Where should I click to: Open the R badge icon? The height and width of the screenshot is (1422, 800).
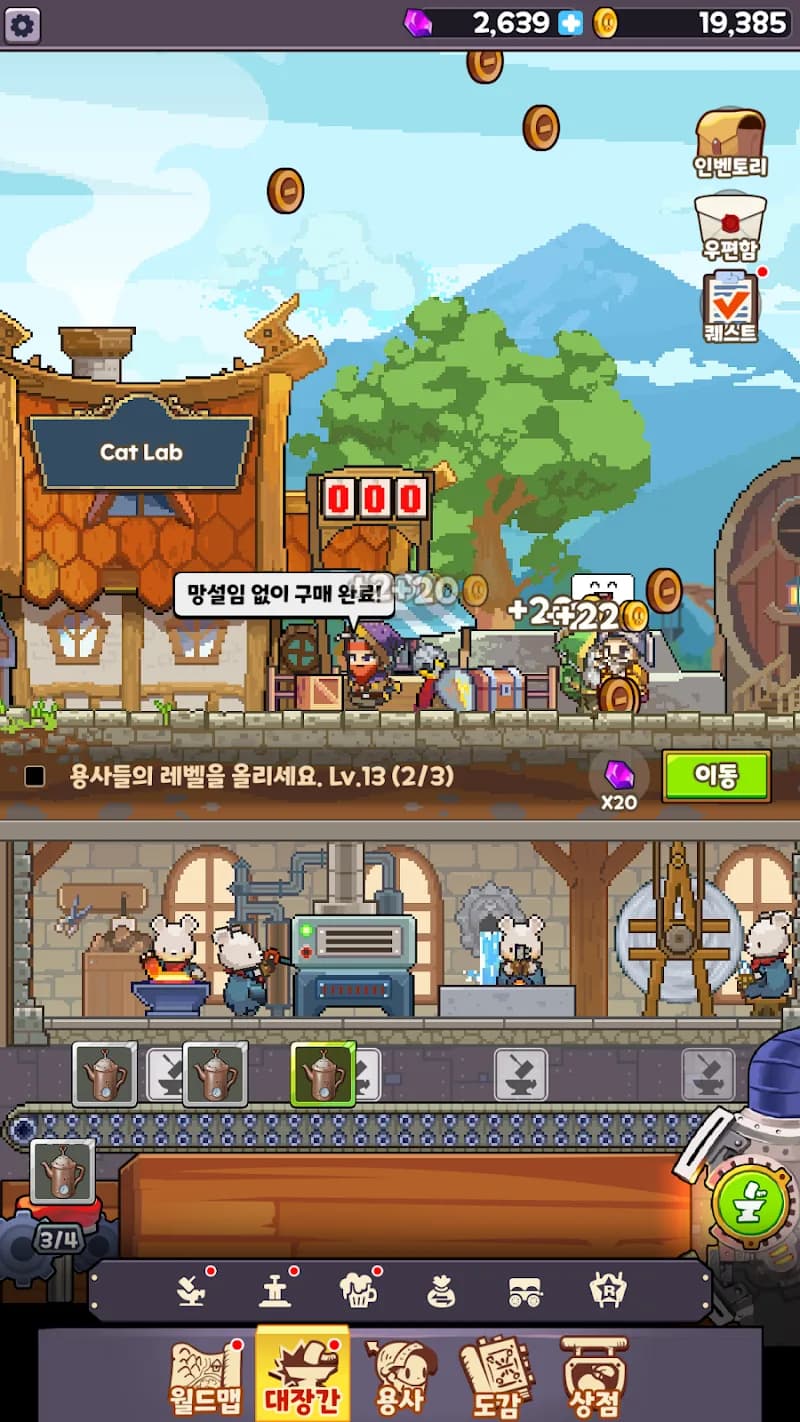[x=608, y=1291]
